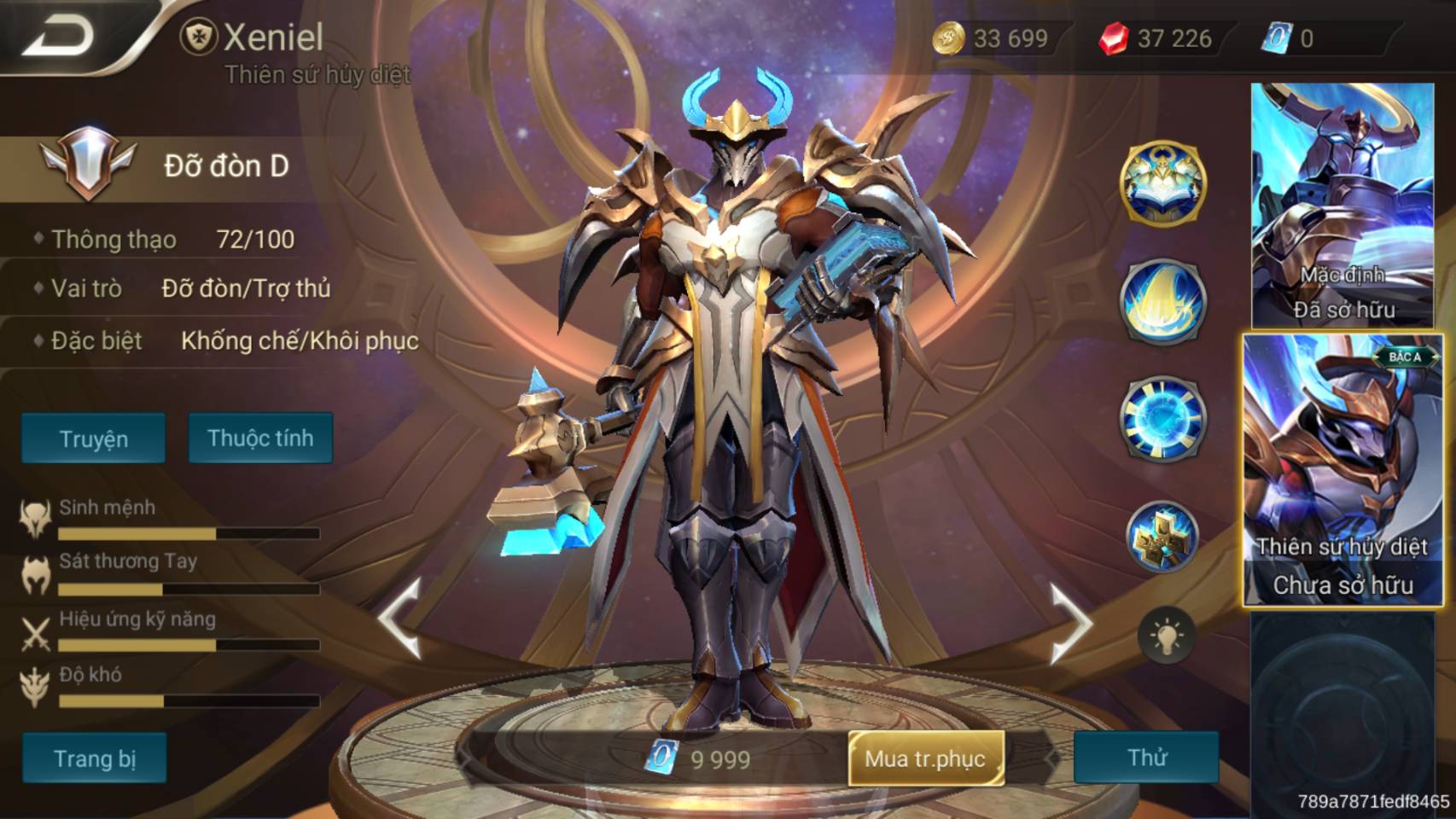View the golden cross ultimate skill icon
1456x819 pixels.
coord(1162,536)
